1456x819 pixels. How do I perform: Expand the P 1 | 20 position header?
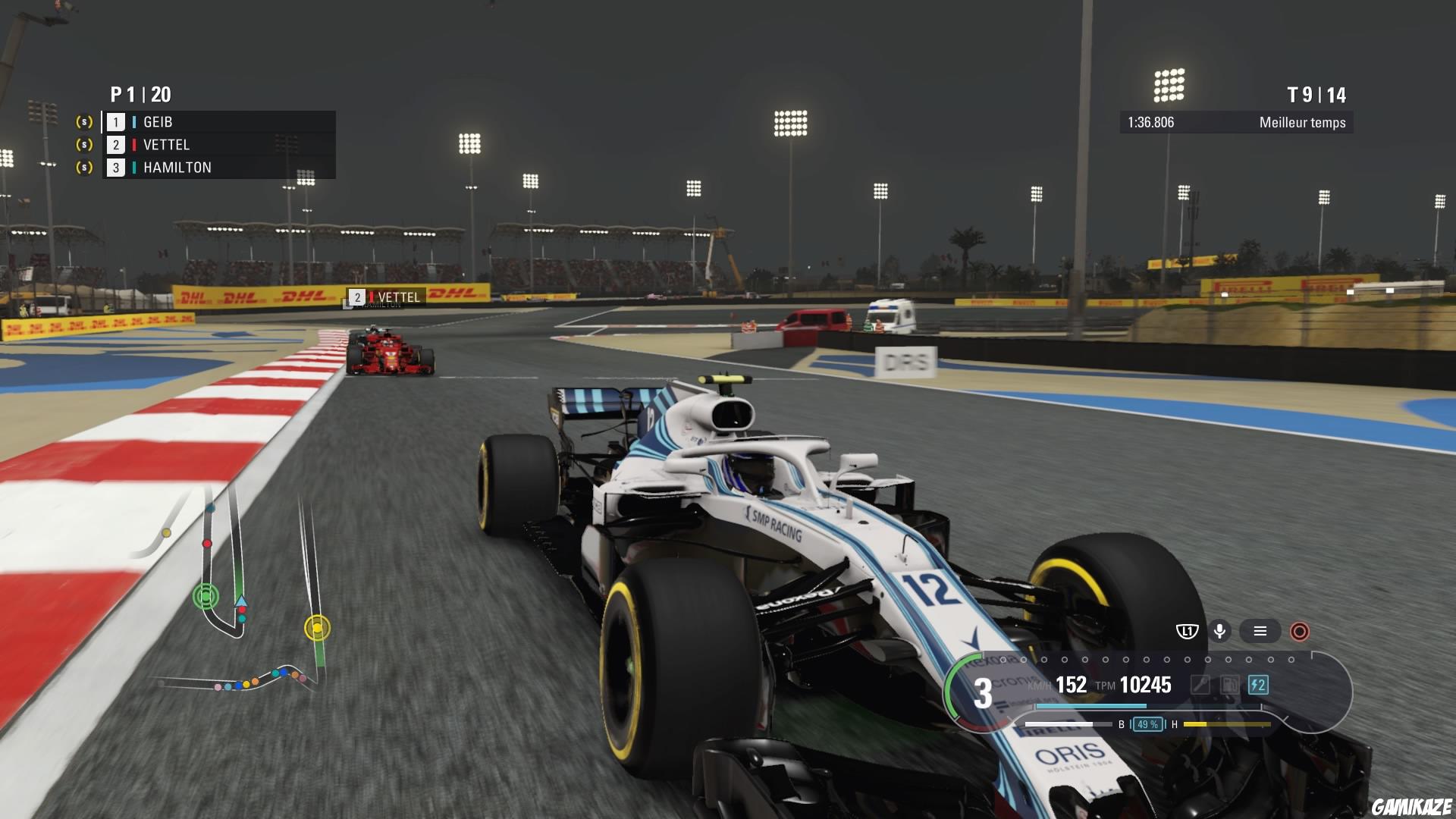click(140, 96)
